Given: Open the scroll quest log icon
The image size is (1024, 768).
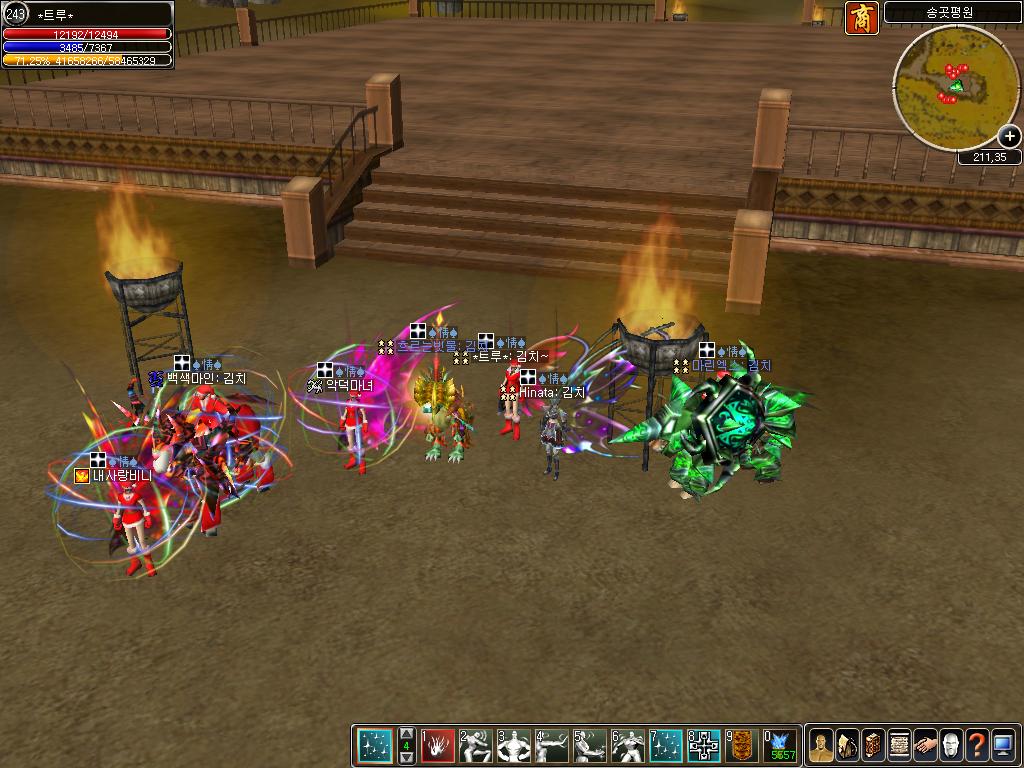Looking at the screenshot, I should coord(899,746).
